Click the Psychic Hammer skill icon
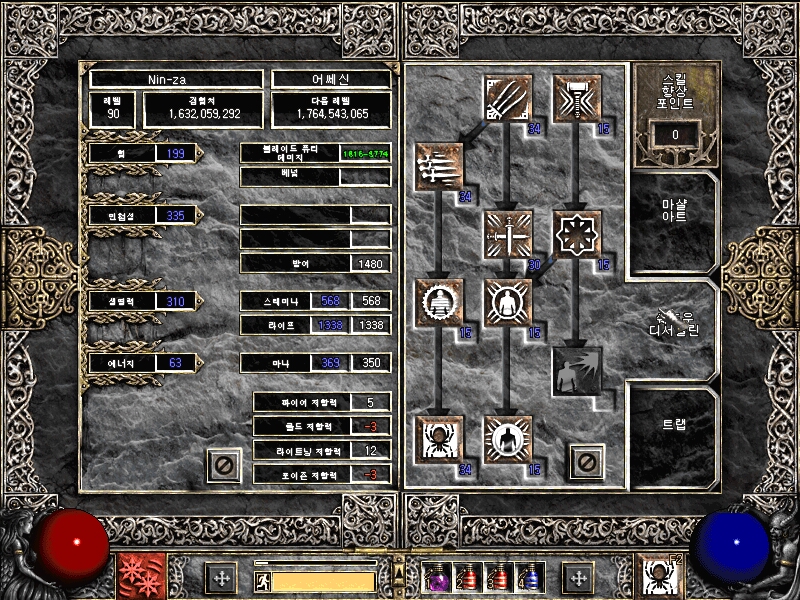800x600 pixels. point(577,99)
